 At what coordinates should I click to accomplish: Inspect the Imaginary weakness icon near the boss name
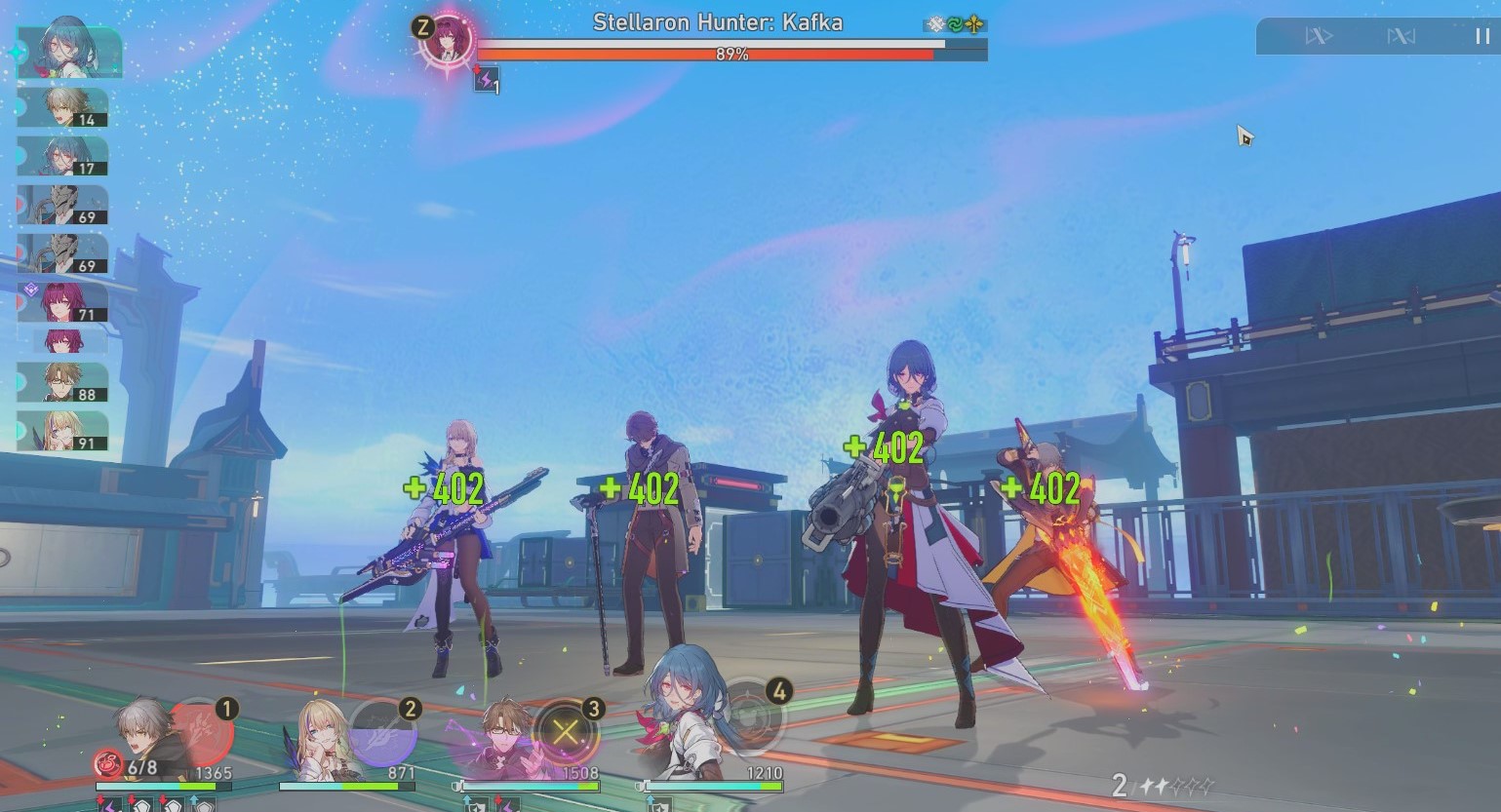click(974, 23)
